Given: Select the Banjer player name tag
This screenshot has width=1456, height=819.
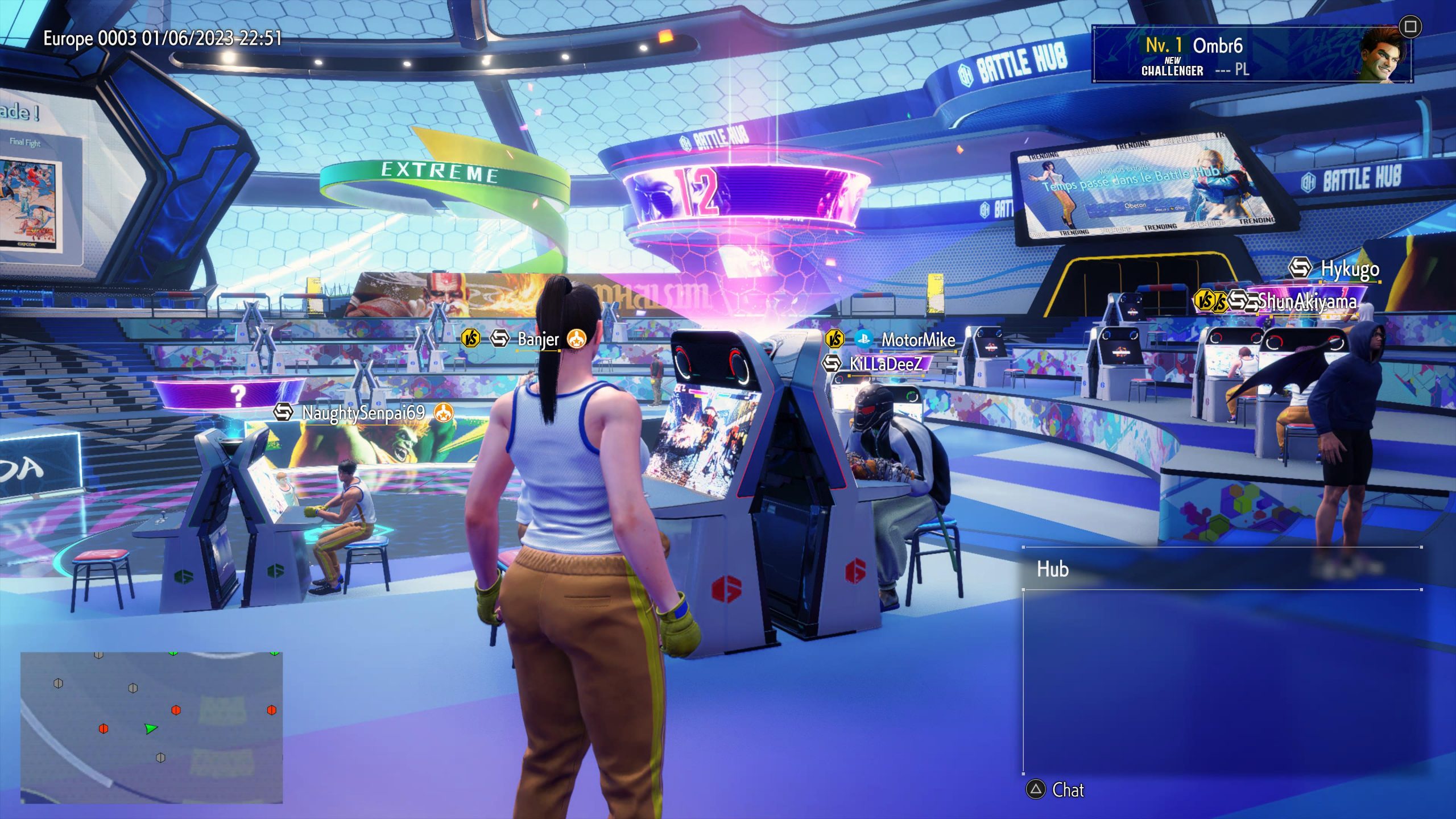Looking at the screenshot, I should pos(538,340).
